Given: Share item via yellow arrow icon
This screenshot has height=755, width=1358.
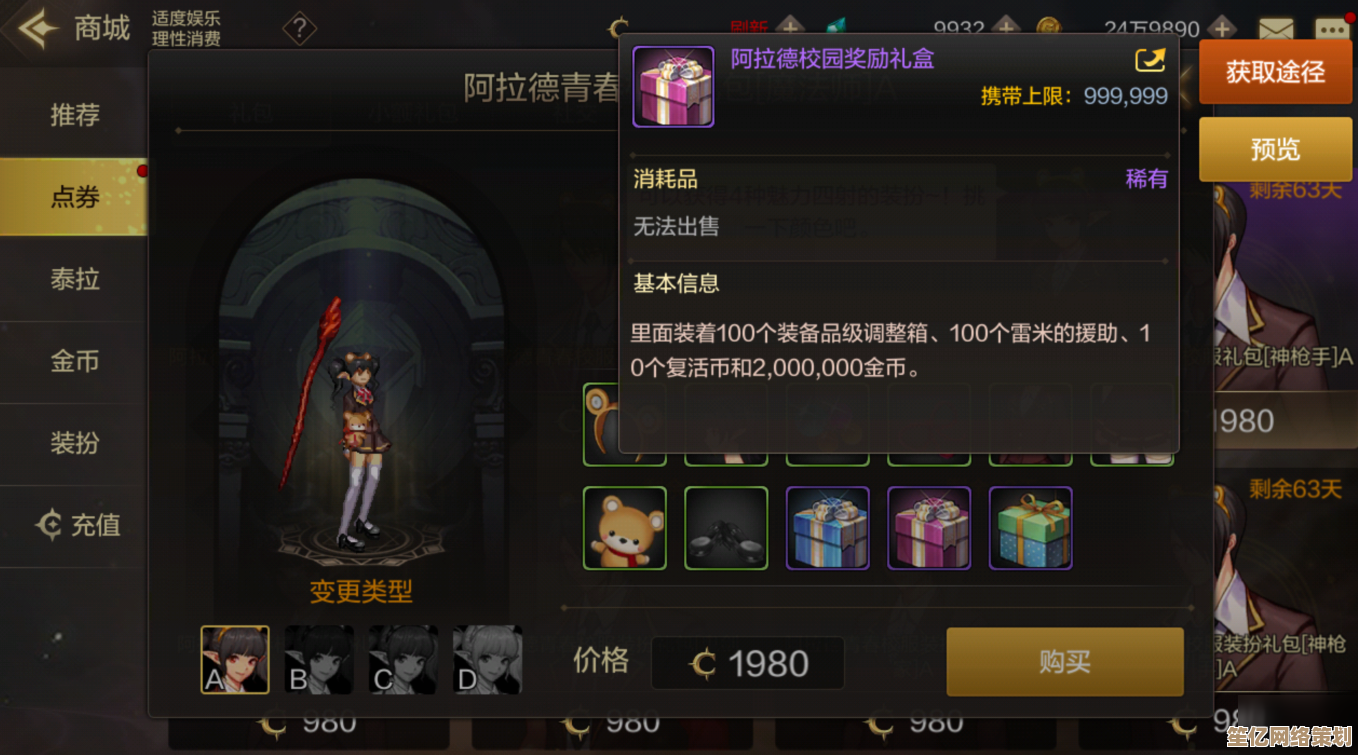Looking at the screenshot, I should click(1150, 61).
